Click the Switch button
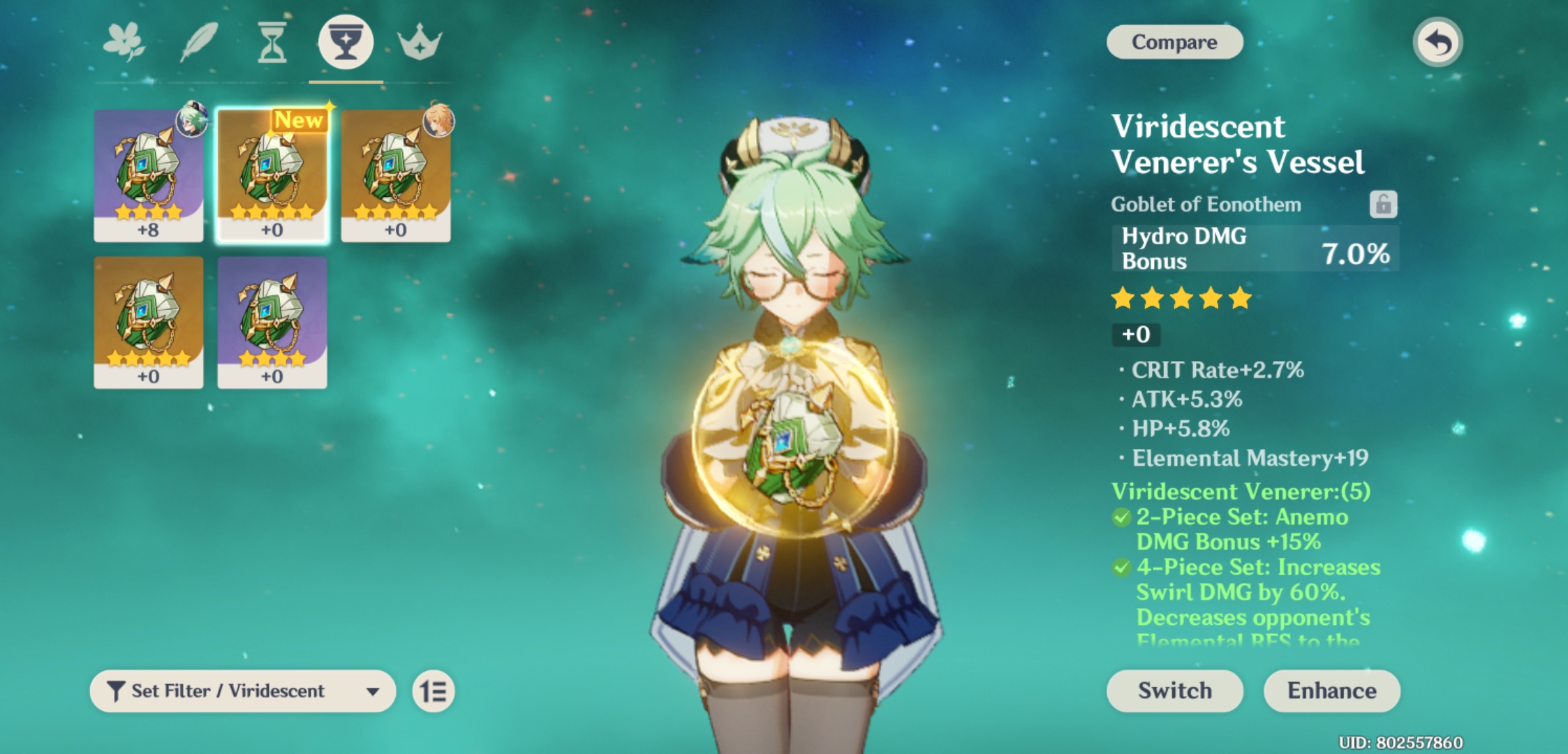Screen dimensions: 1568x754 click(1174, 690)
